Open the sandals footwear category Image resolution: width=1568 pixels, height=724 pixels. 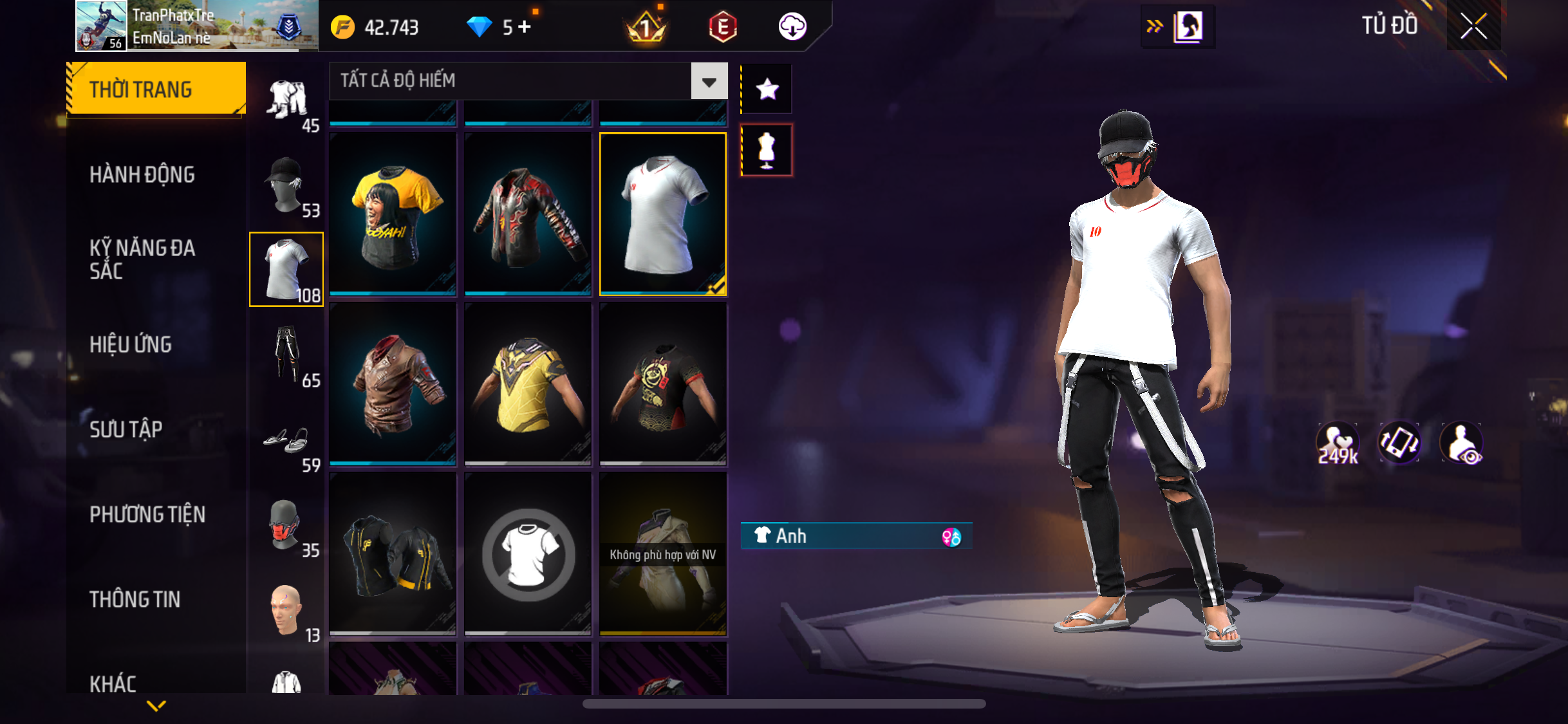coord(286,441)
